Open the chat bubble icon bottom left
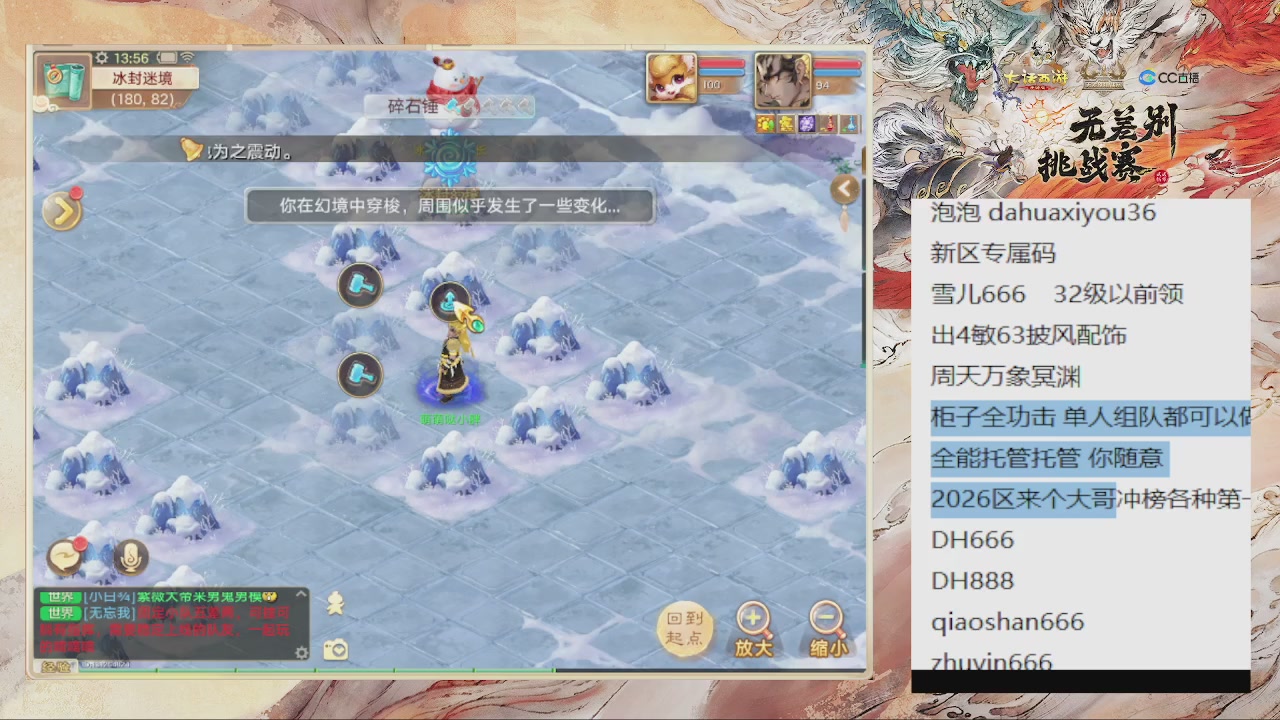The height and width of the screenshot is (720, 1280). click(63, 557)
